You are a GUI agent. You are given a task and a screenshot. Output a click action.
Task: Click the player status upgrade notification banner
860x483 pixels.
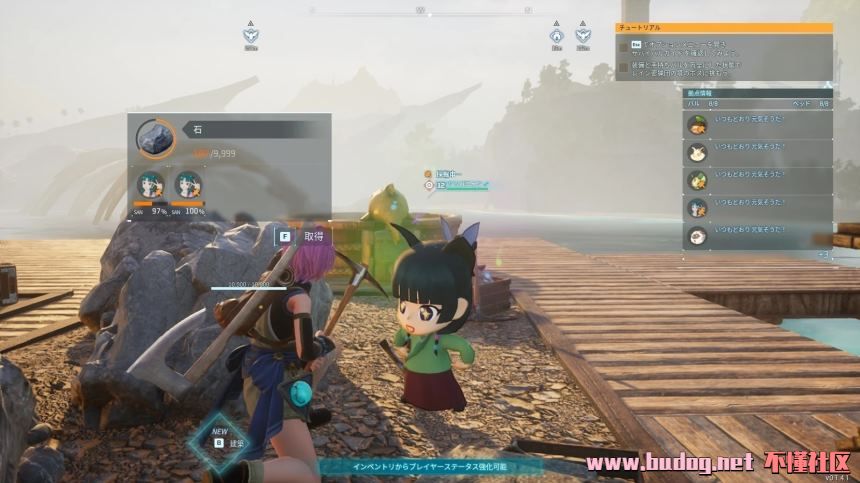click(x=430, y=466)
